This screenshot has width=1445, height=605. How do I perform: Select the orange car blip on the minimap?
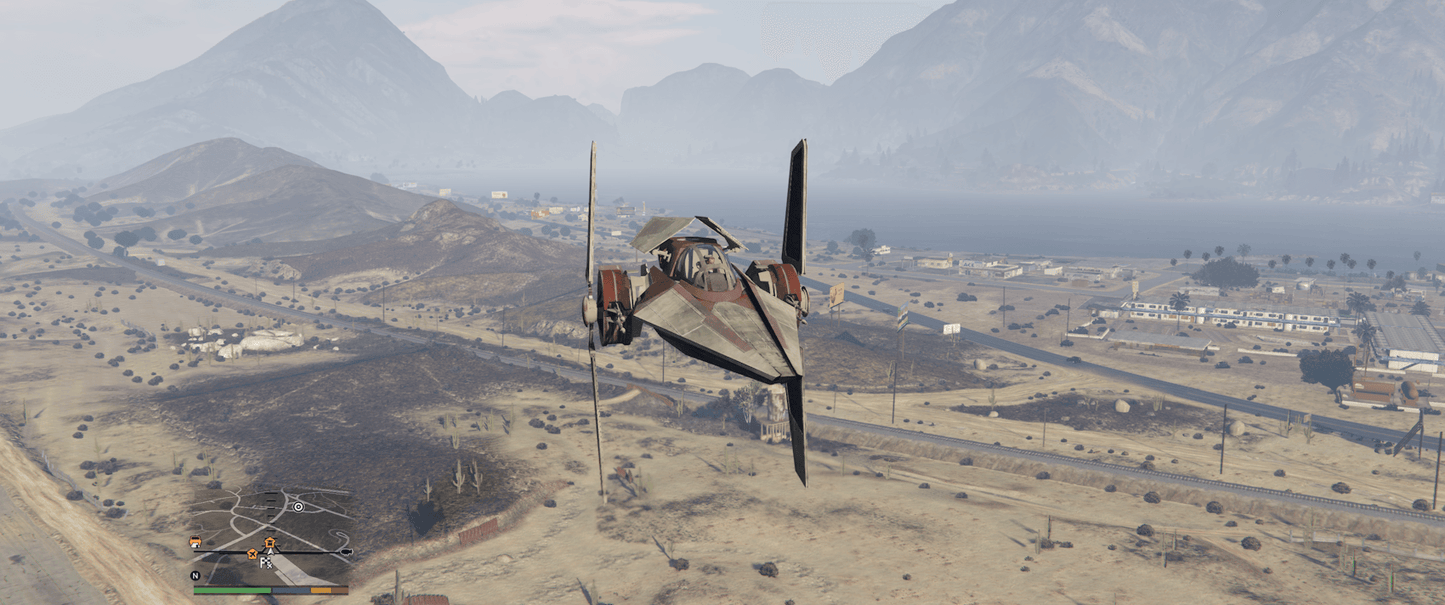click(x=195, y=542)
